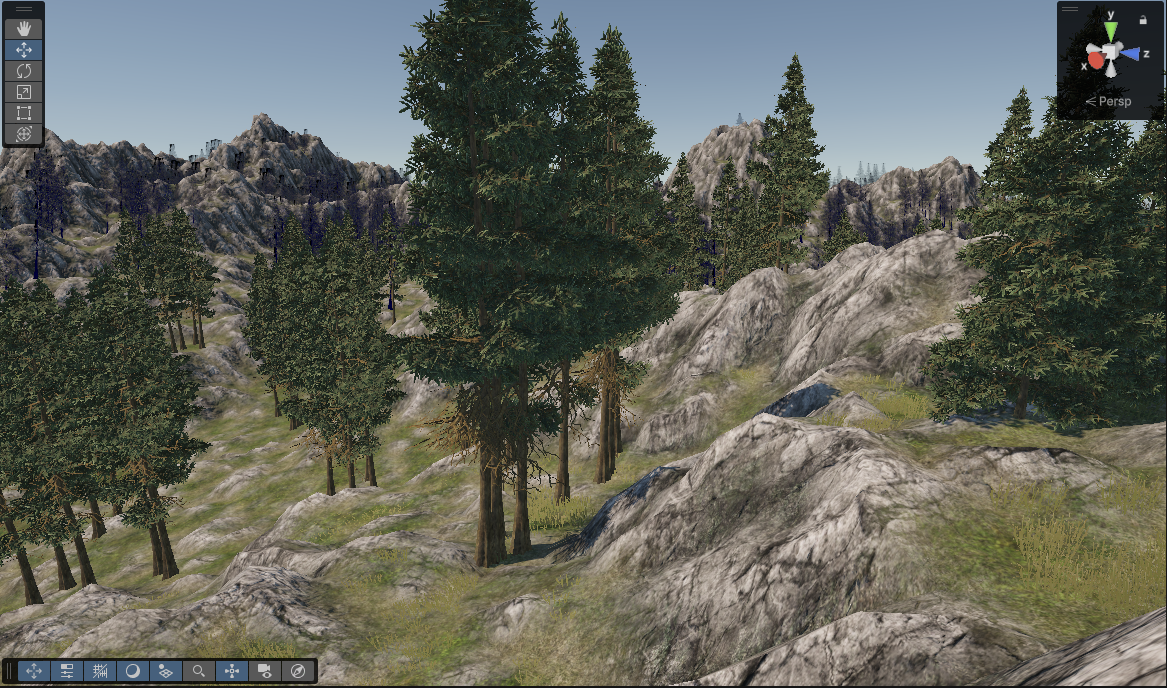Open the sliders settings overlay button
The width and height of the screenshot is (1167, 688).
pyautogui.click(x=67, y=671)
